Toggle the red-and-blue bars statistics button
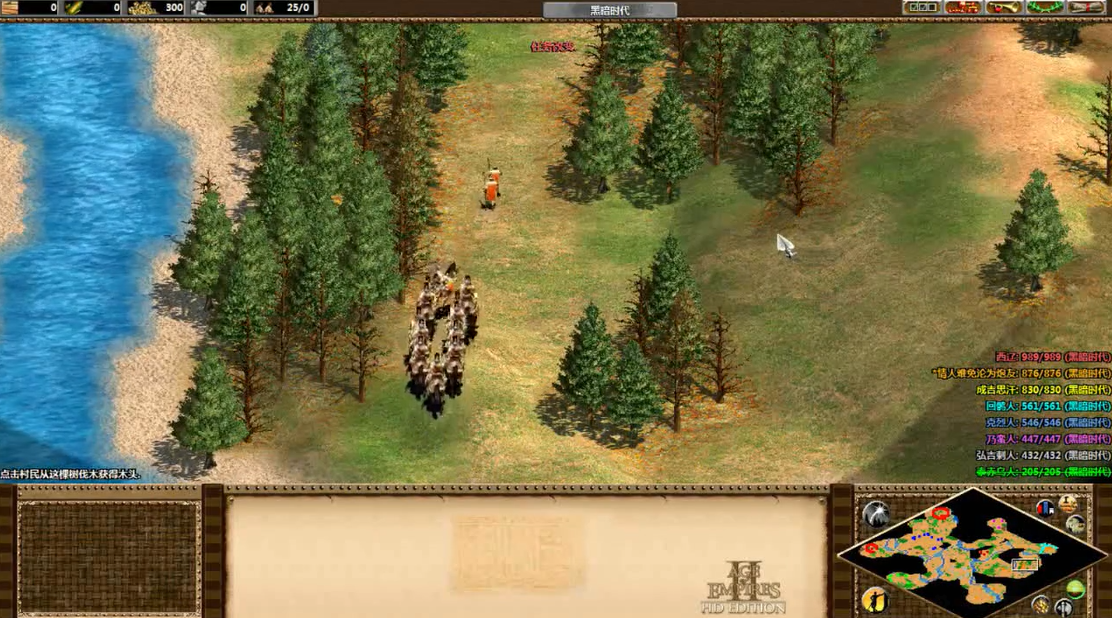Viewport: 1112px width, 618px height. 1045,508
